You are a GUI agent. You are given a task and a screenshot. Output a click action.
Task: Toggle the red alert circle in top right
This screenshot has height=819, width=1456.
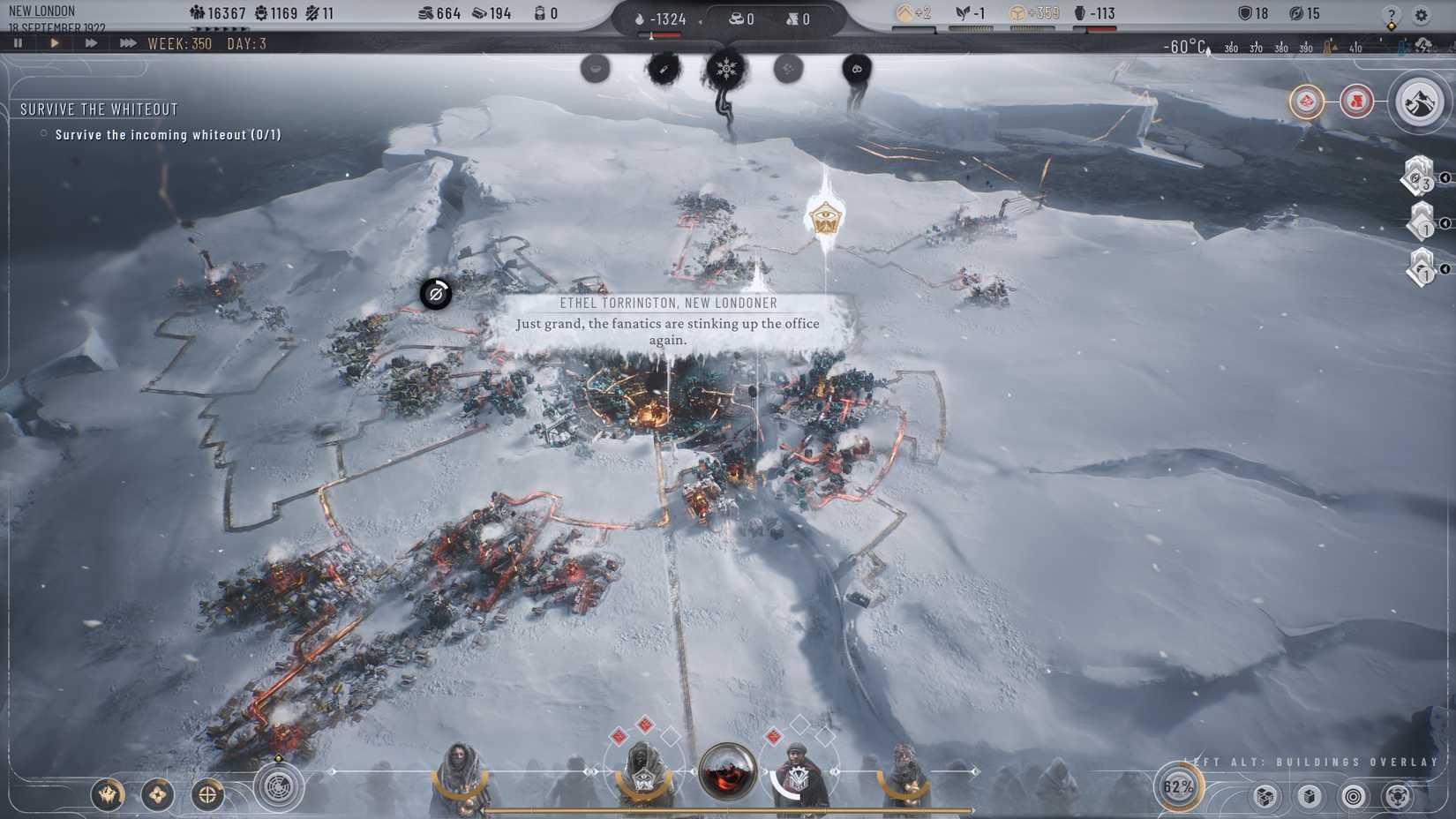tap(1355, 101)
